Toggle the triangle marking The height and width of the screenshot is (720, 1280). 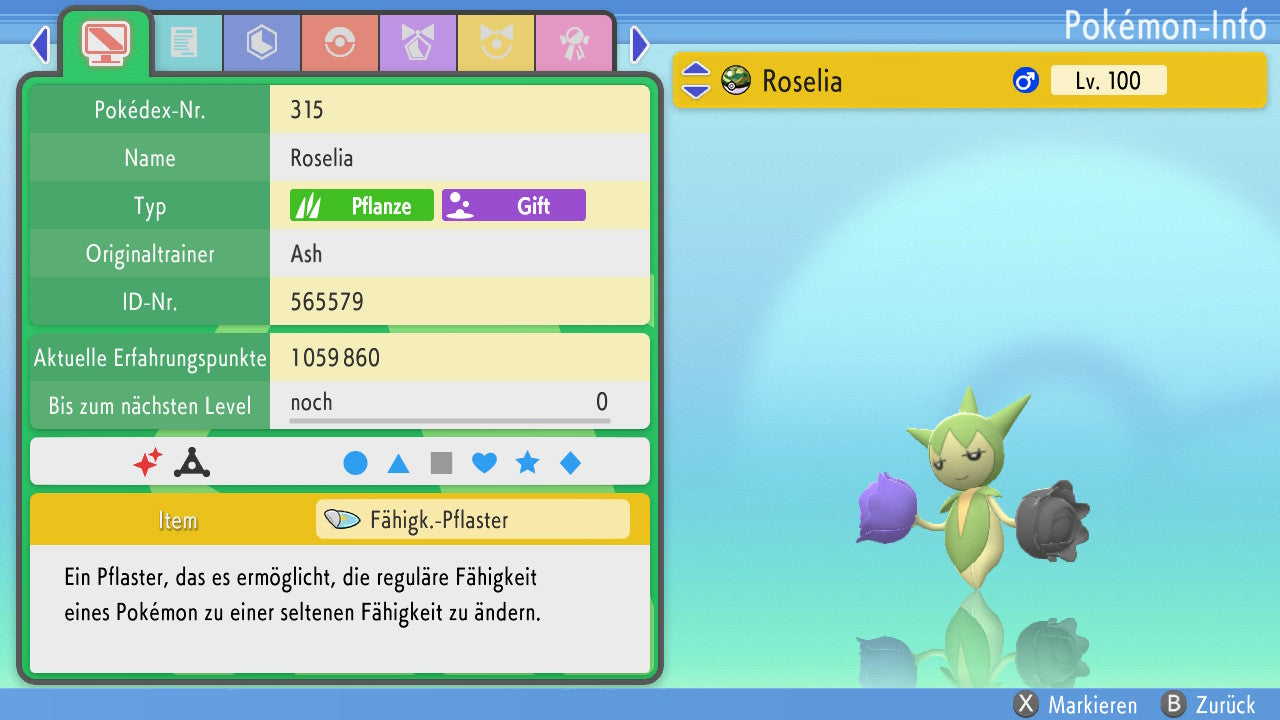[x=398, y=463]
